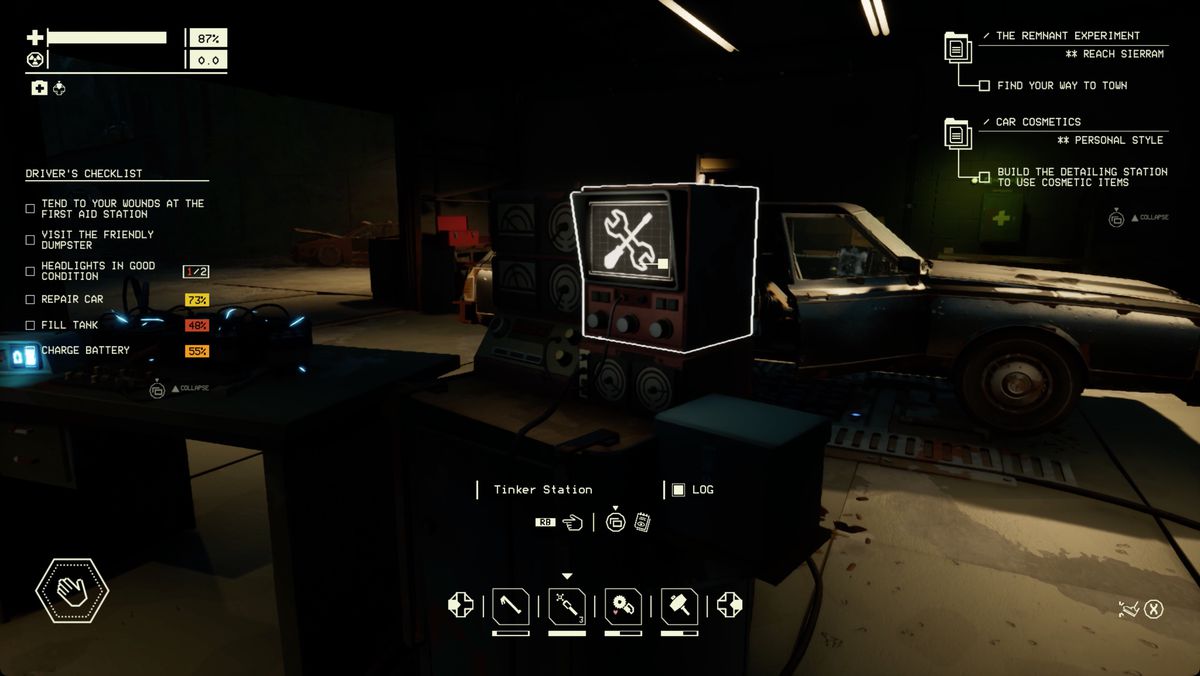Screen dimensions: 1200x676
Task: Collapse the quest tracker panel
Action: pyautogui.click(x=1116, y=217)
